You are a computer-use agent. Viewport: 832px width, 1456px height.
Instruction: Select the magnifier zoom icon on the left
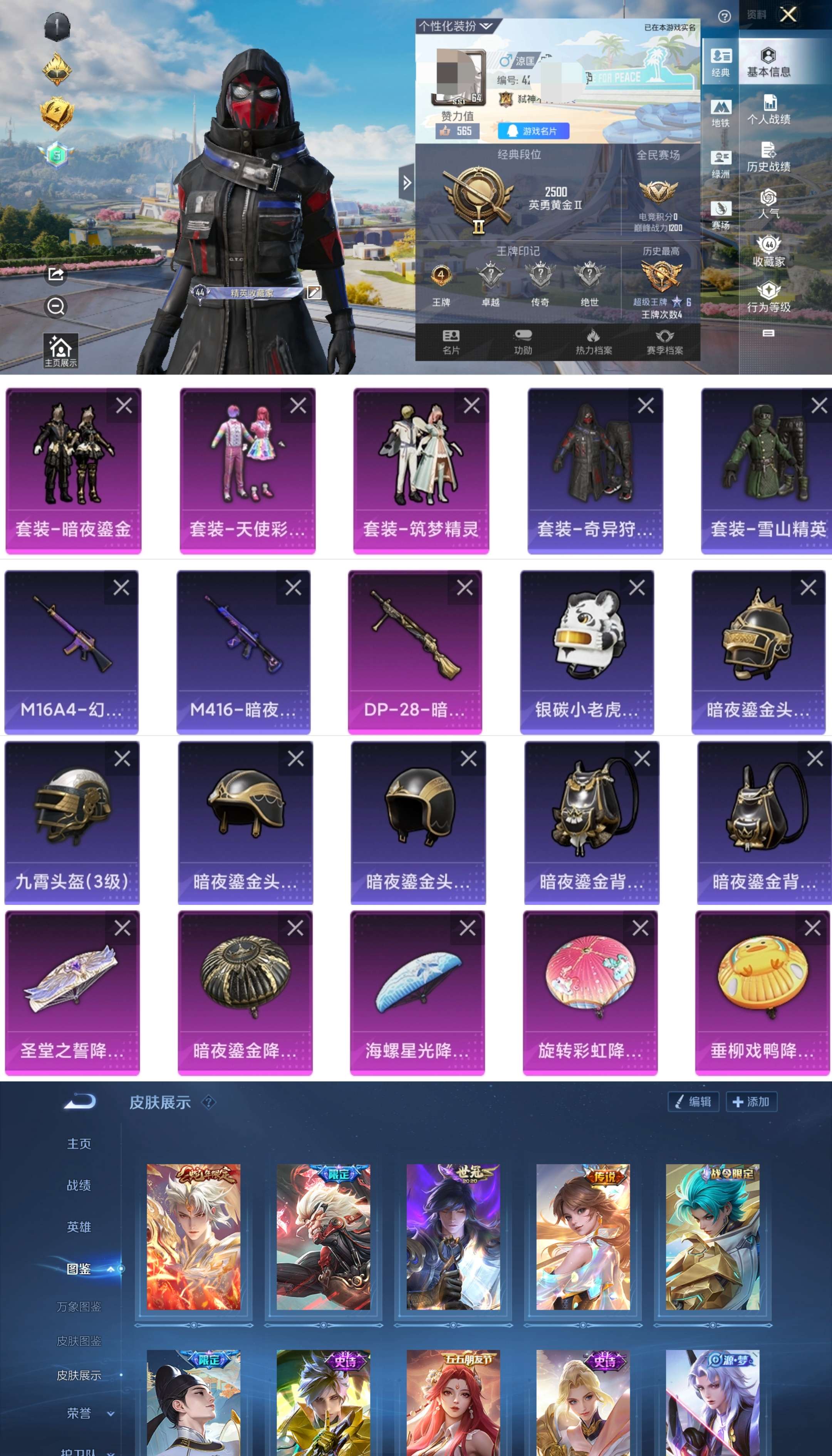coord(55,307)
